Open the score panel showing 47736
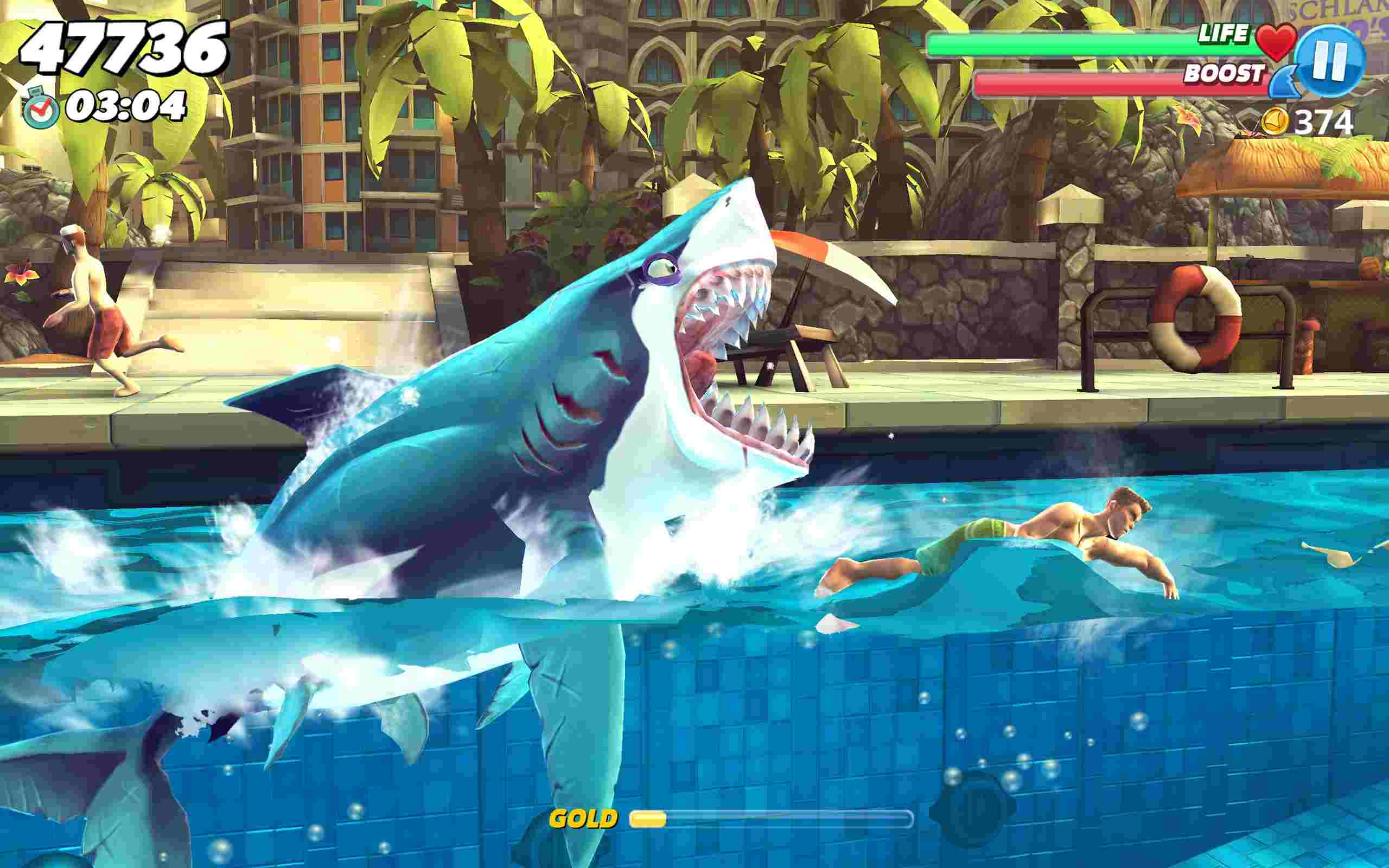 123,47
